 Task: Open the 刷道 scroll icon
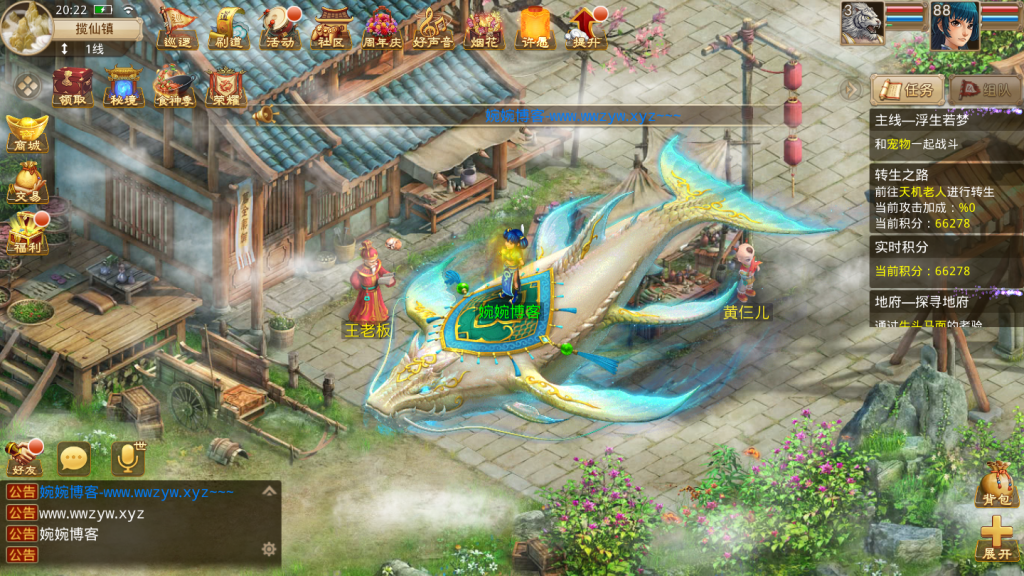229,27
